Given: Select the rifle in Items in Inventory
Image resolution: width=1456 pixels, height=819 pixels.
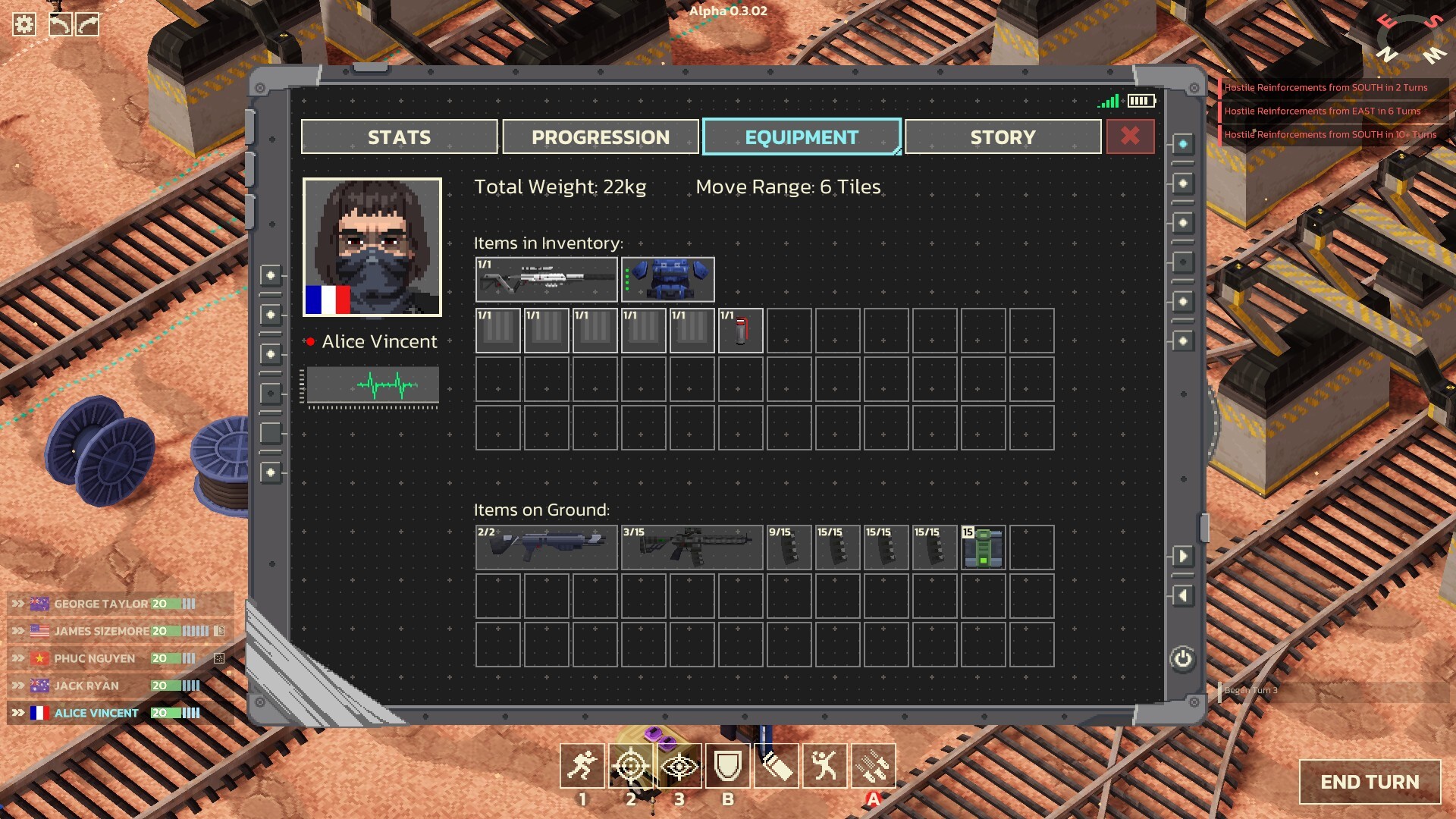Looking at the screenshot, I should (546, 280).
